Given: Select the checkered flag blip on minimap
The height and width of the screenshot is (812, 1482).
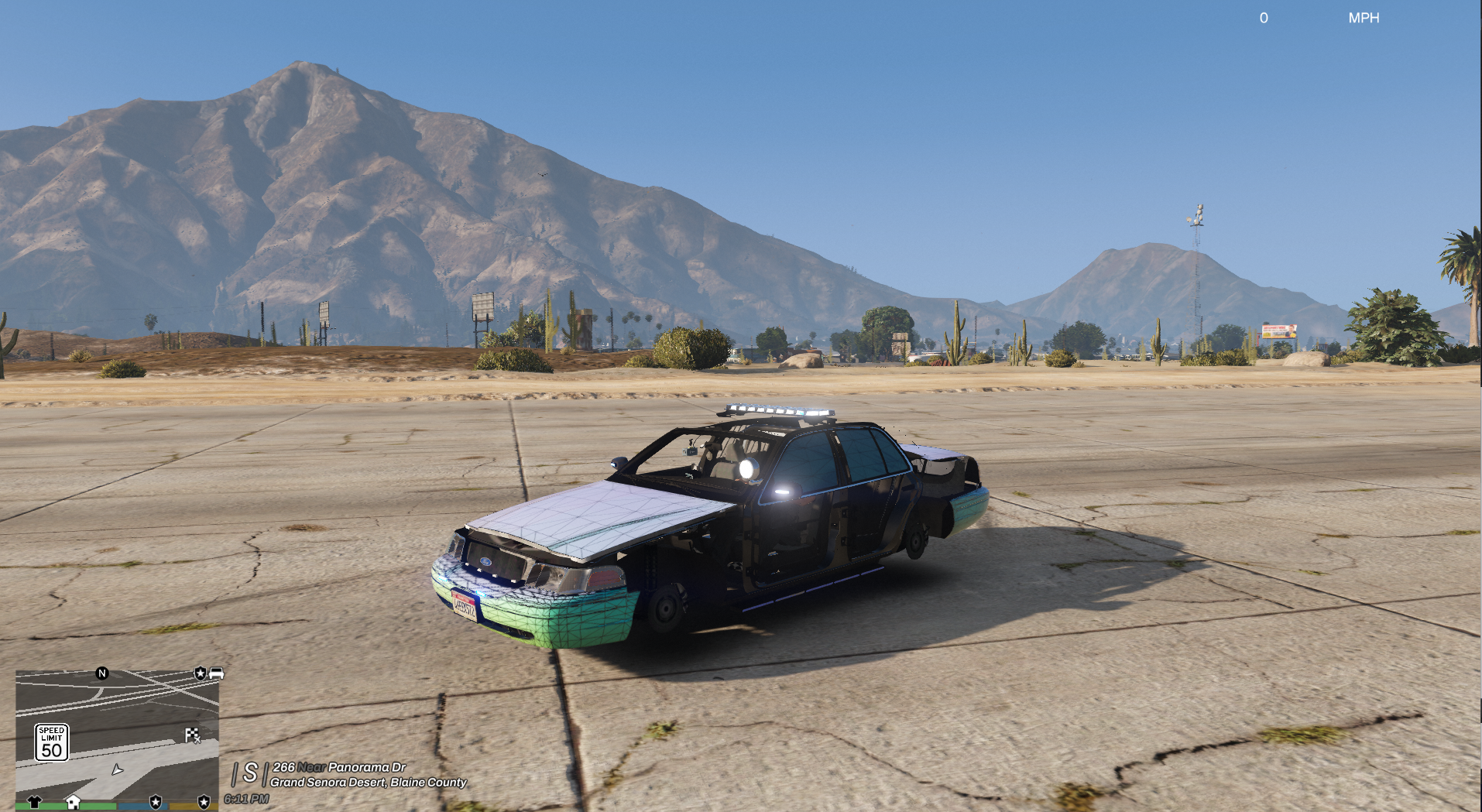Looking at the screenshot, I should [192, 735].
